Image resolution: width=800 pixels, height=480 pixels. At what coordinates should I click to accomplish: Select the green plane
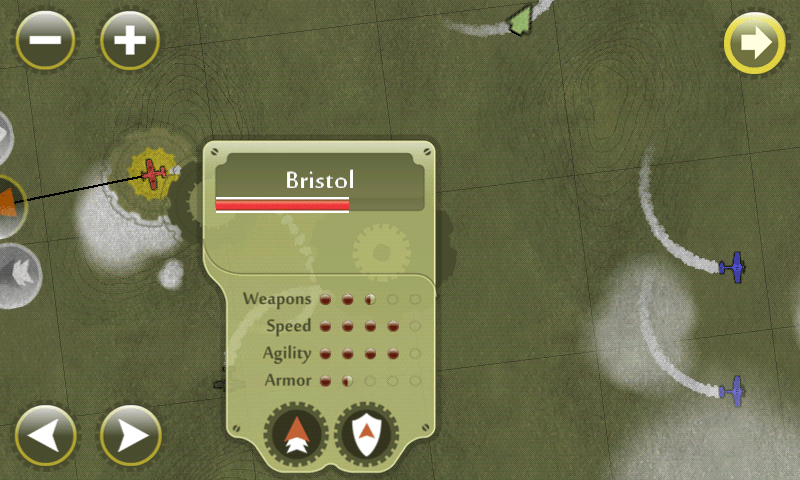tap(520, 19)
